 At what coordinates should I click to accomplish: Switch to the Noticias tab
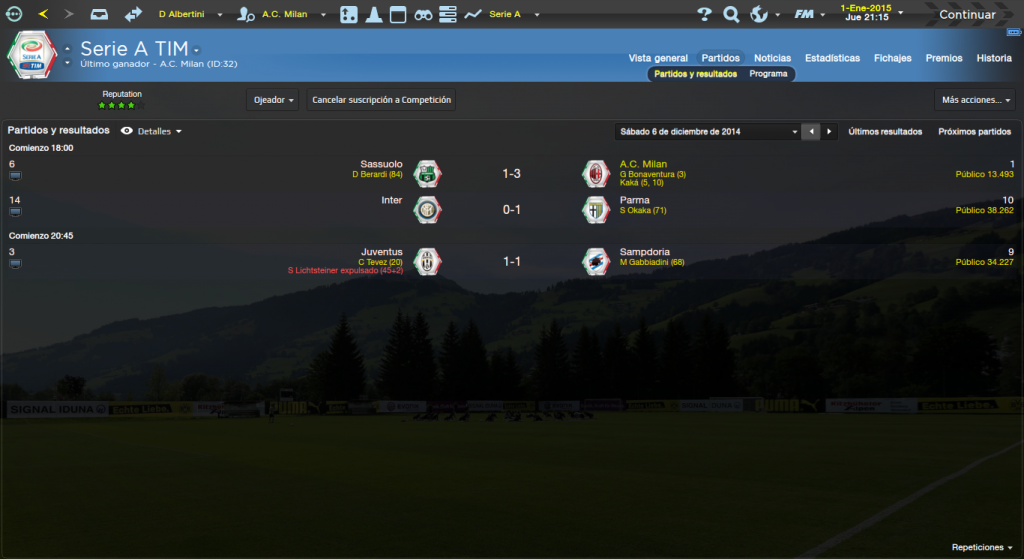(772, 58)
